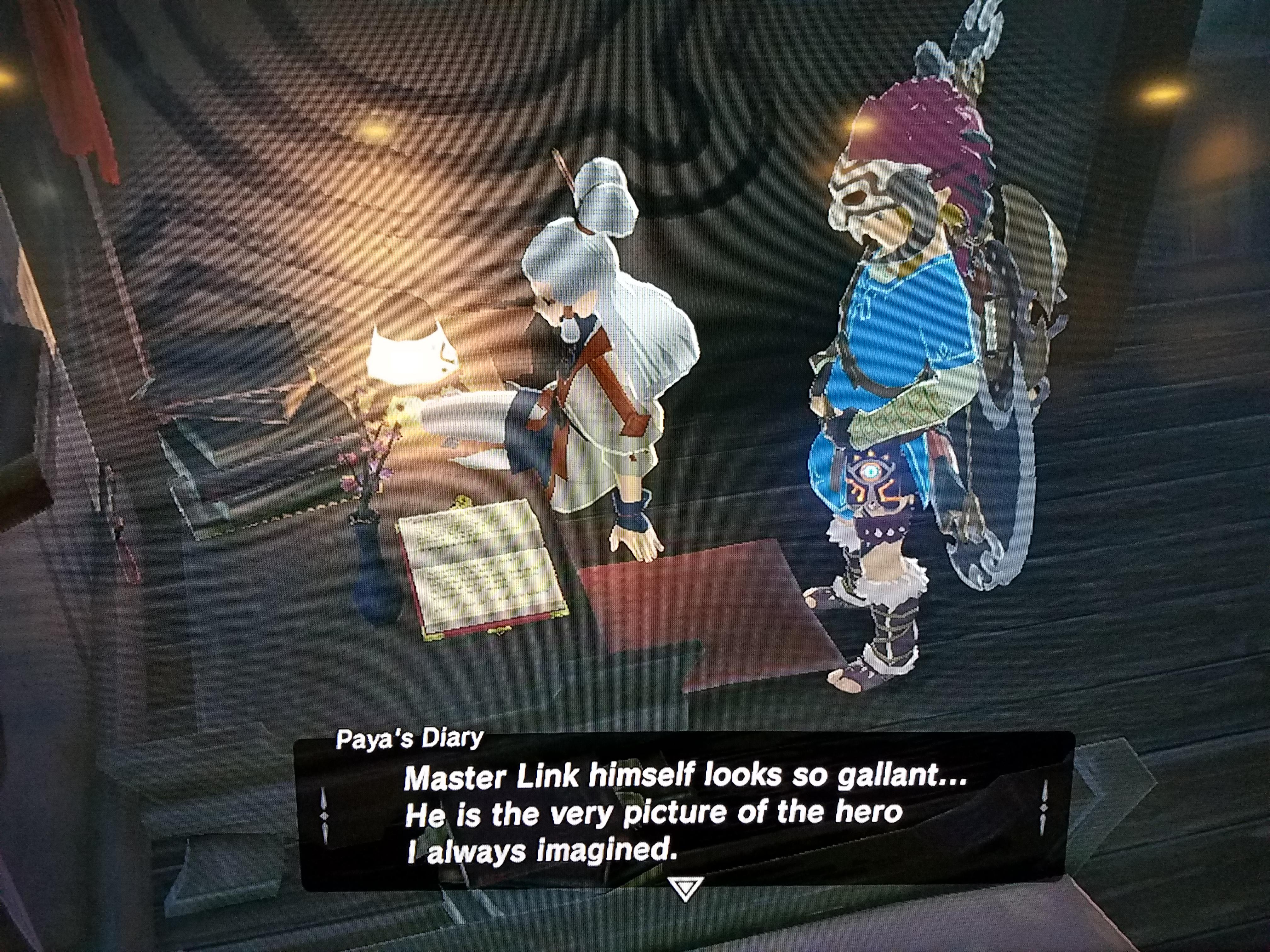The height and width of the screenshot is (952, 1270).
Task: Select Link in his blue Champion's Tunic
Action: pos(896,367)
